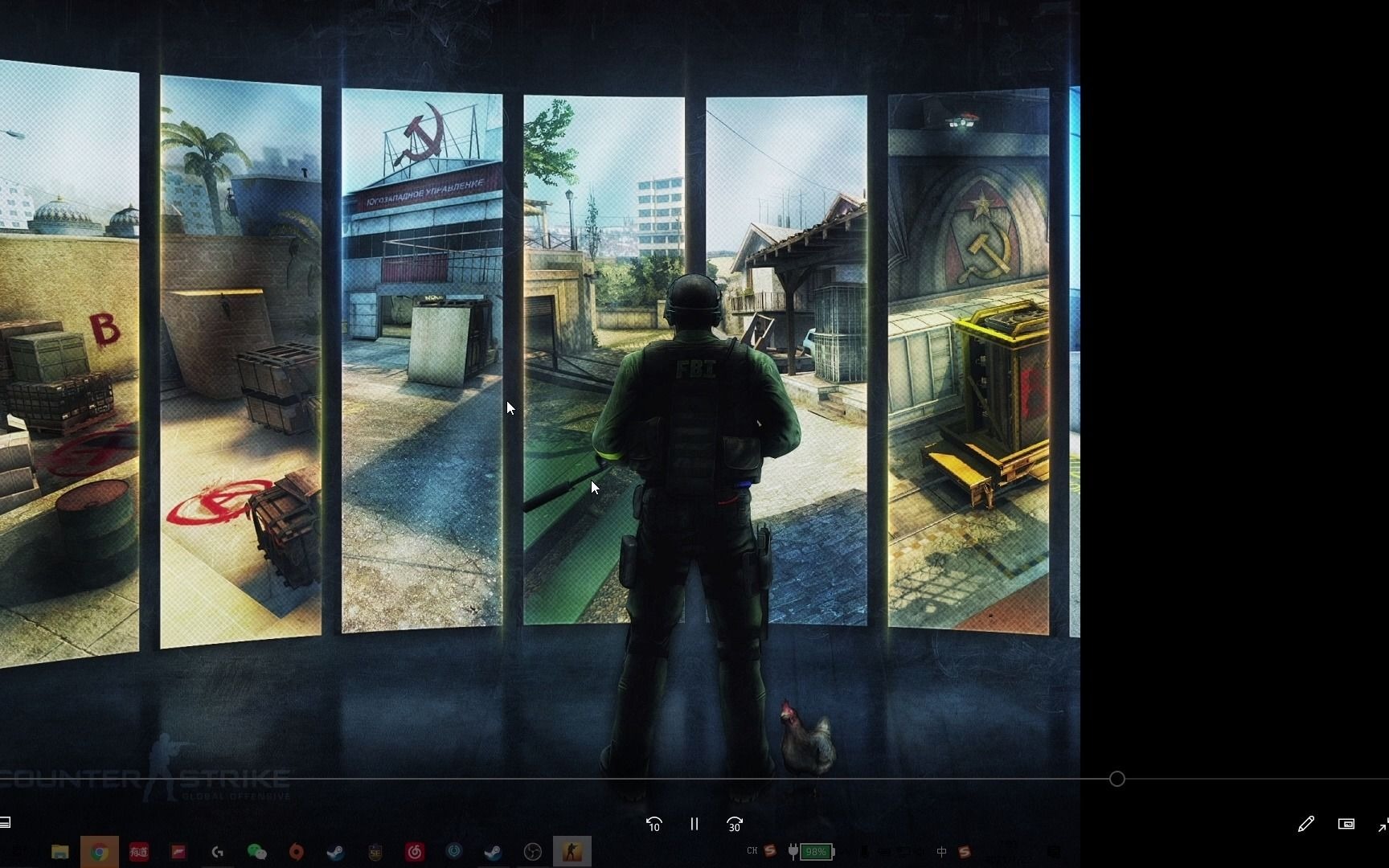
Task: Pause the video playback
Action: pos(694,825)
